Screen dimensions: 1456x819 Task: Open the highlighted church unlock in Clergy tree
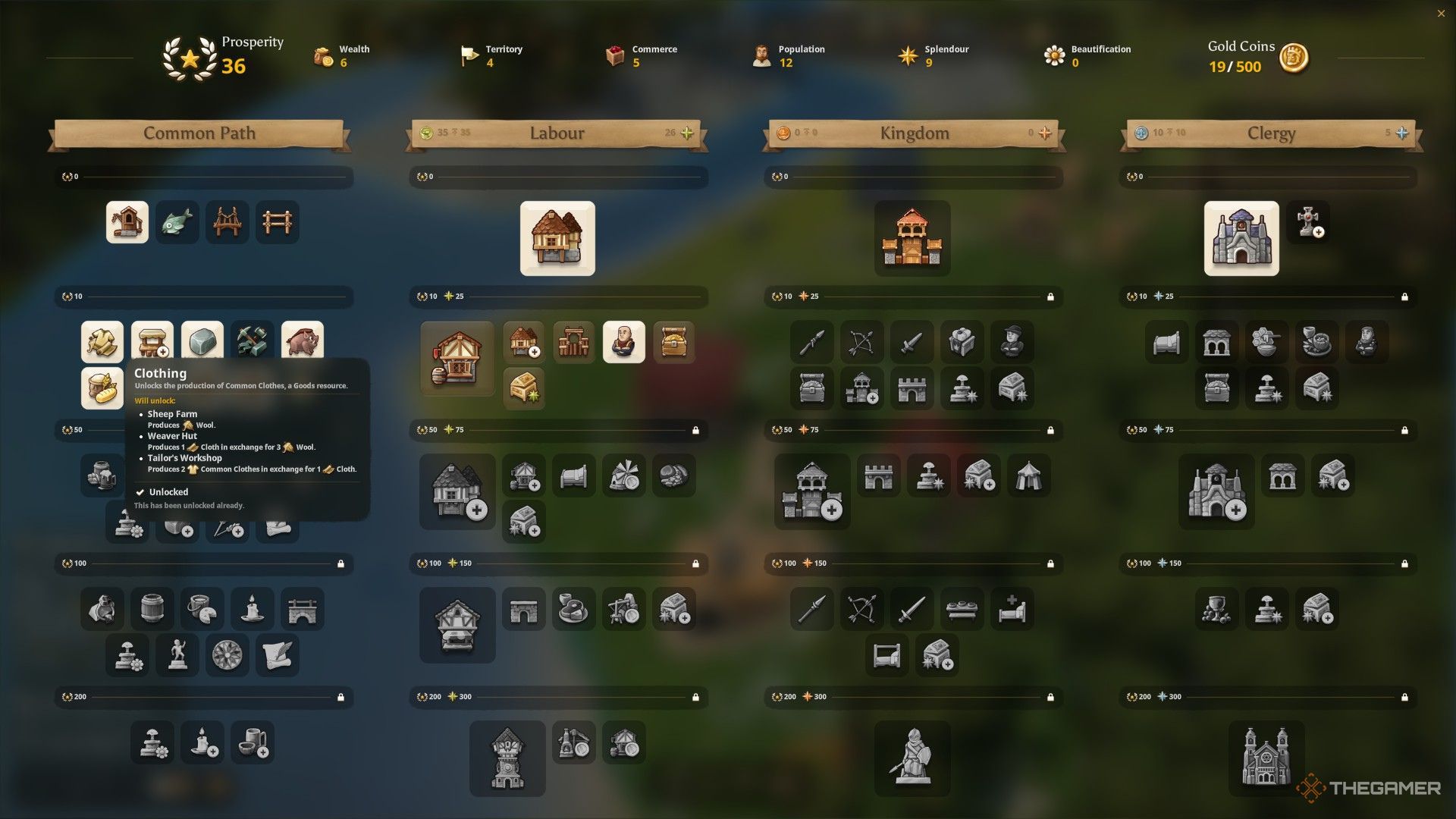1241,238
